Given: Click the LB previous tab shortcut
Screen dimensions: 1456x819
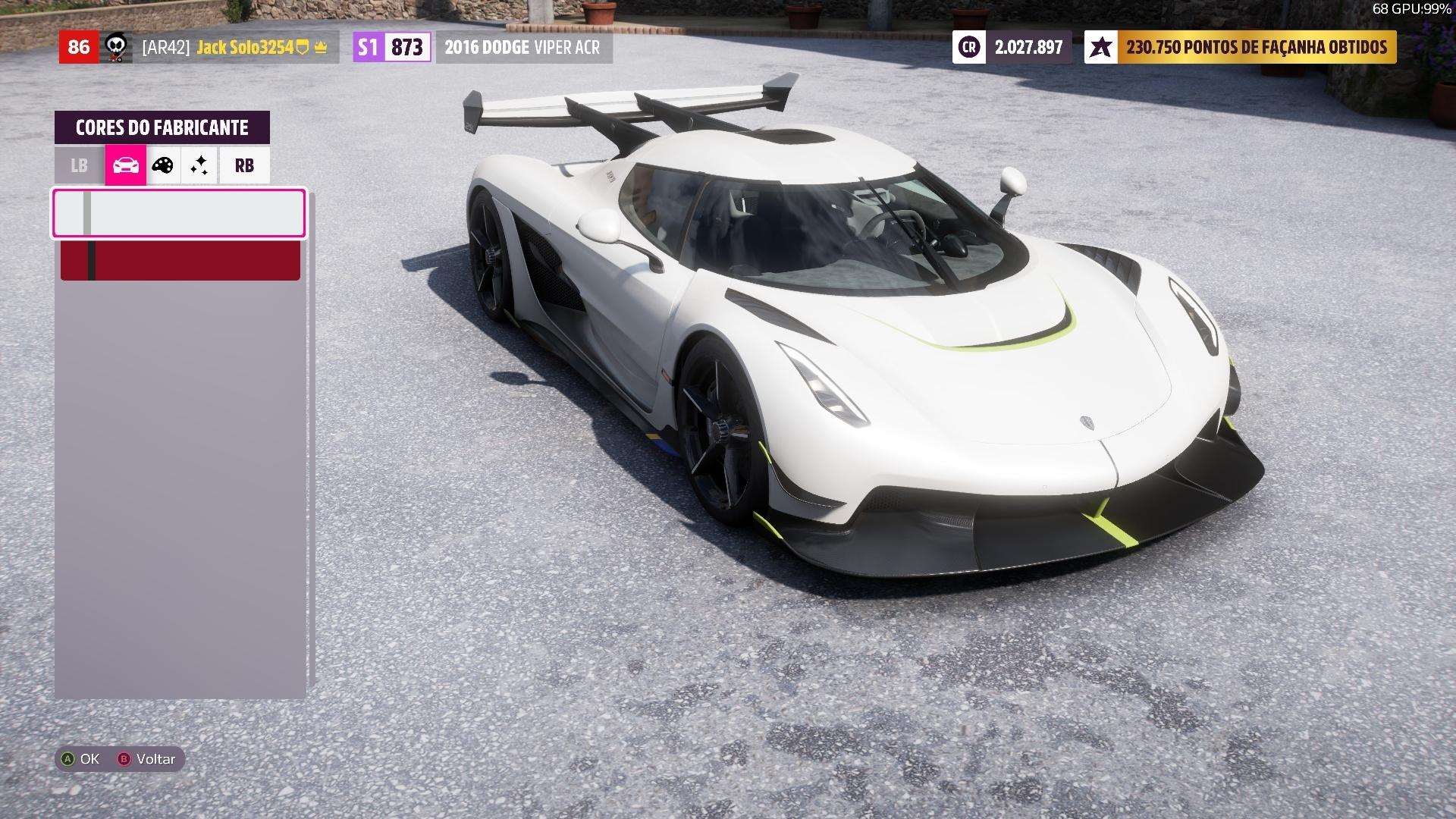Looking at the screenshot, I should coord(79,165).
